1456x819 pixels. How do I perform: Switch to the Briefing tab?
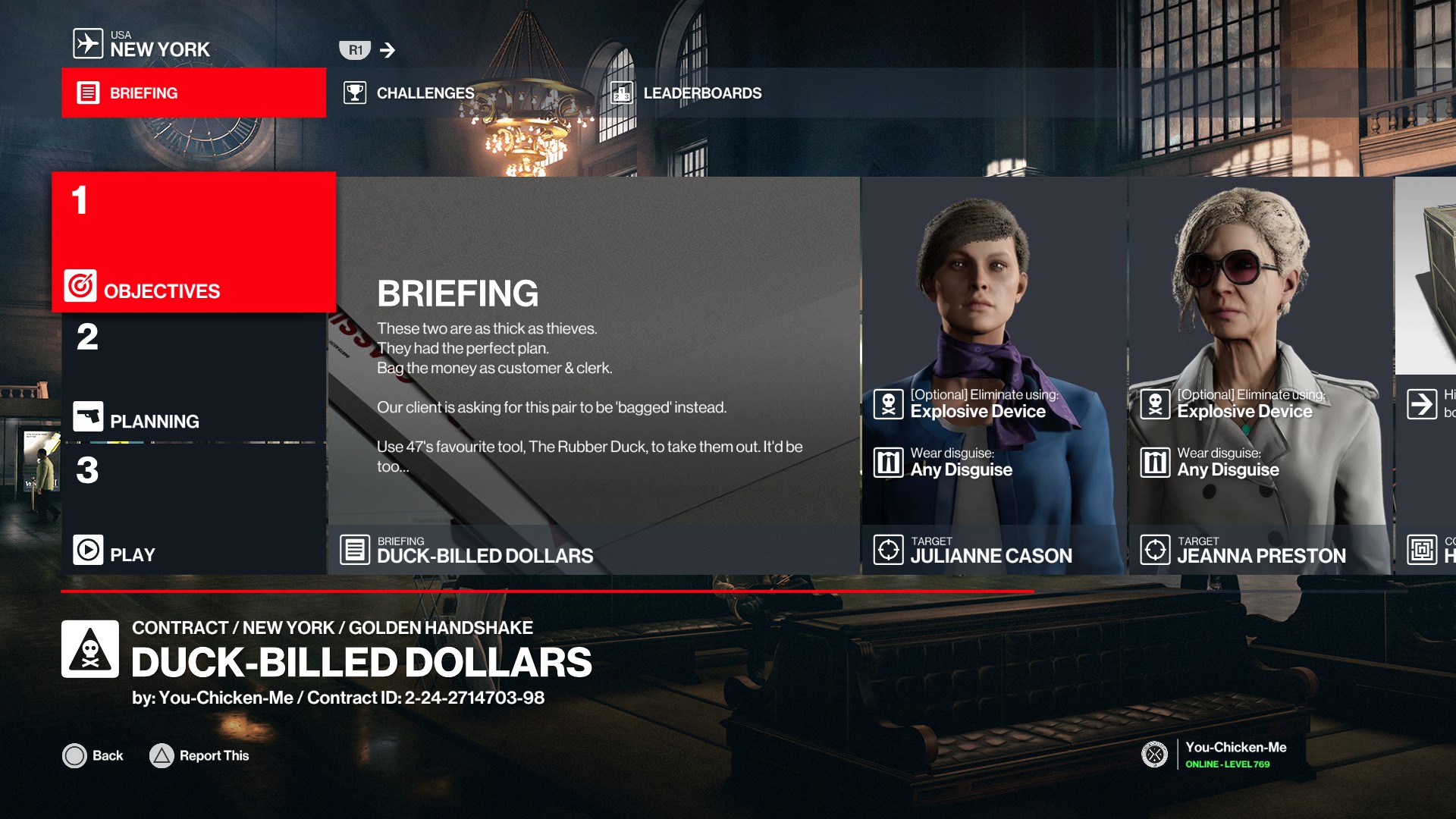click(193, 93)
